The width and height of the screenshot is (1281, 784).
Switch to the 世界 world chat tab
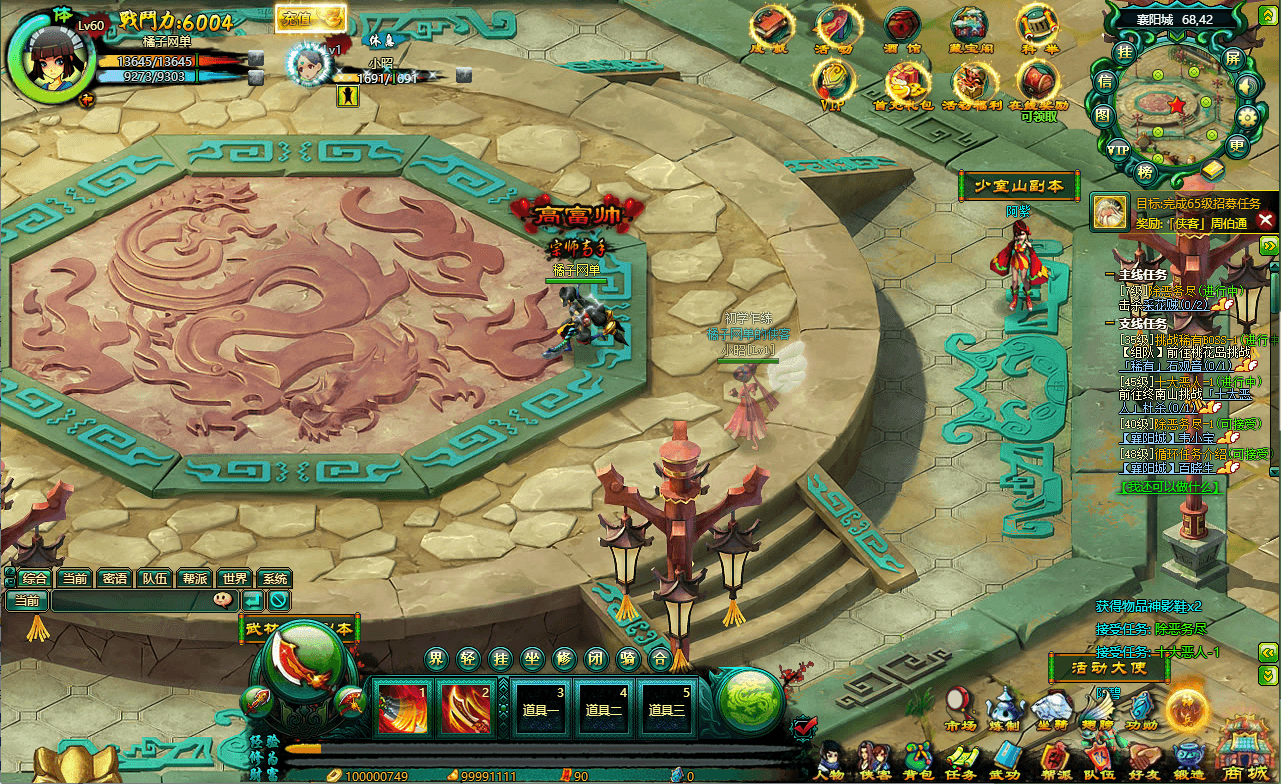(234, 579)
